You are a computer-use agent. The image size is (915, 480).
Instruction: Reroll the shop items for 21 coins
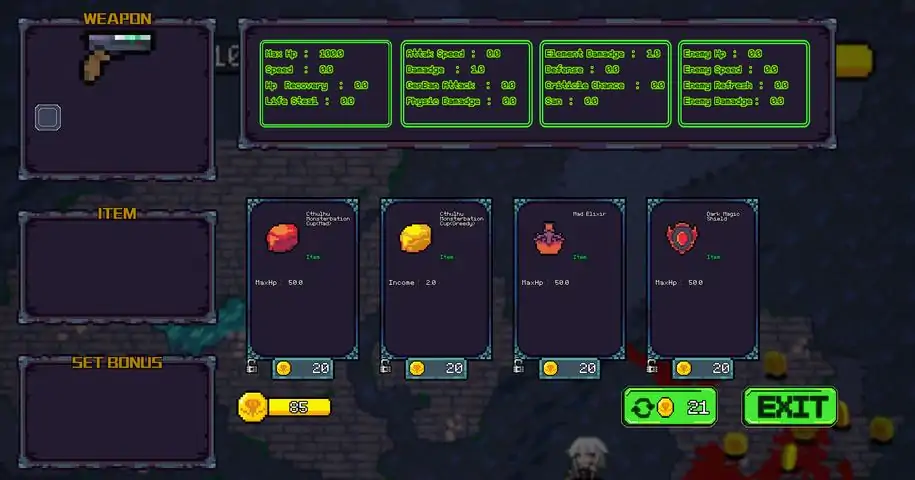(669, 407)
